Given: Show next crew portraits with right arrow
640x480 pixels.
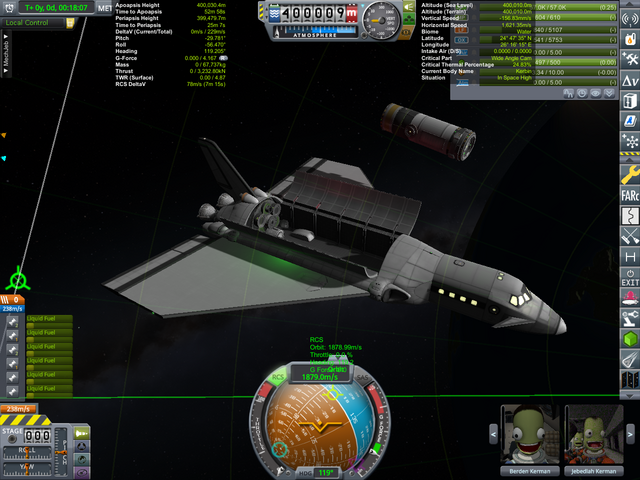Looking at the screenshot, I should [631, 433].
